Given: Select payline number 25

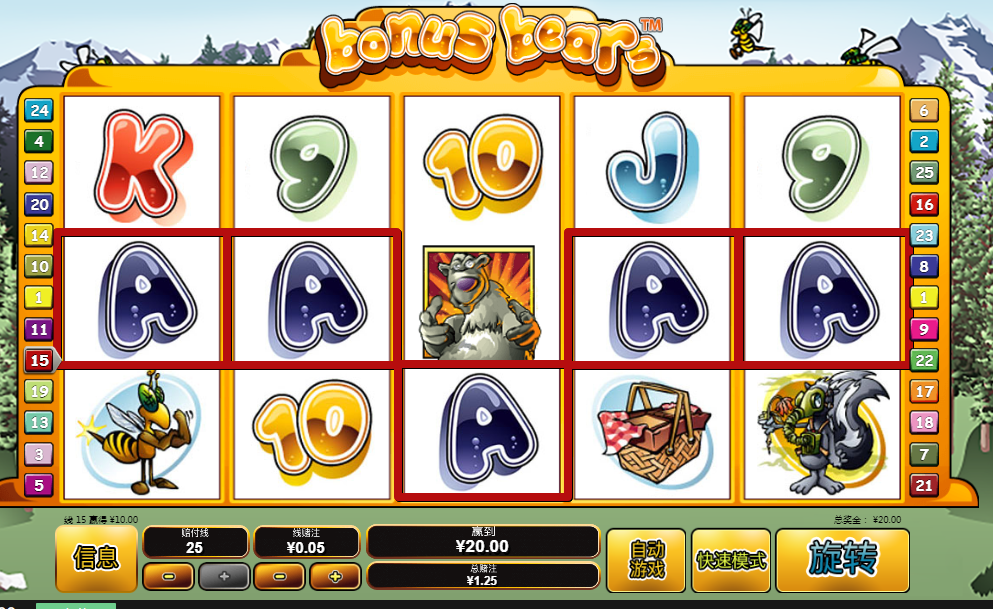Looking at the screenshot, I should [x=923, y=173].
